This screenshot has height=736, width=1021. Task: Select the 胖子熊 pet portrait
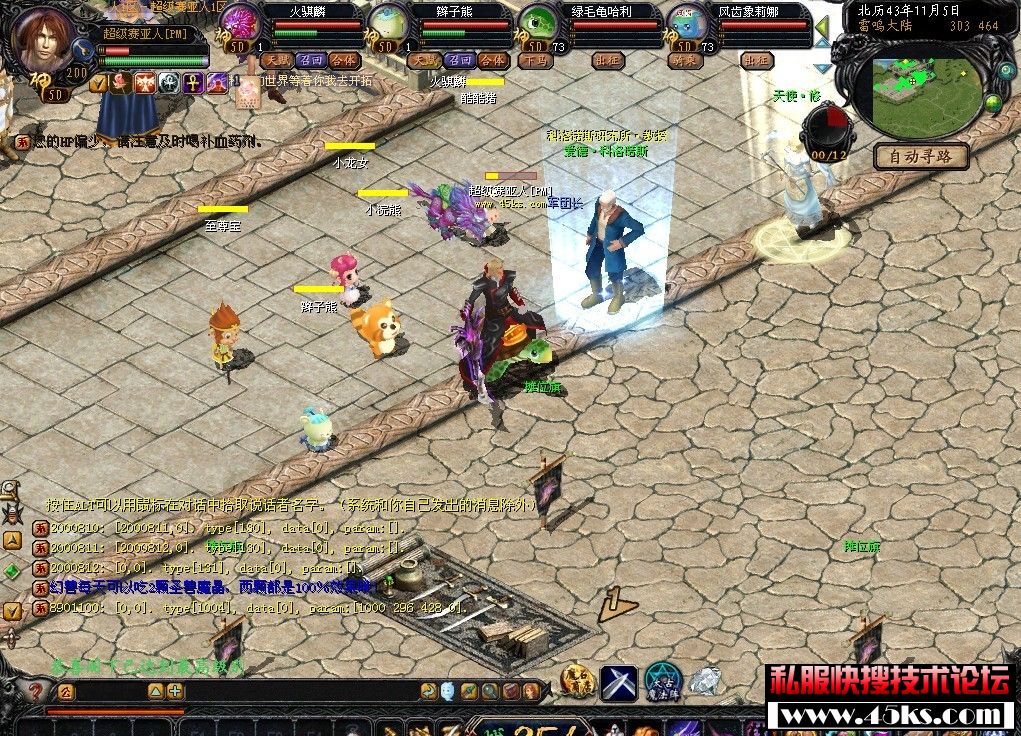387,24
